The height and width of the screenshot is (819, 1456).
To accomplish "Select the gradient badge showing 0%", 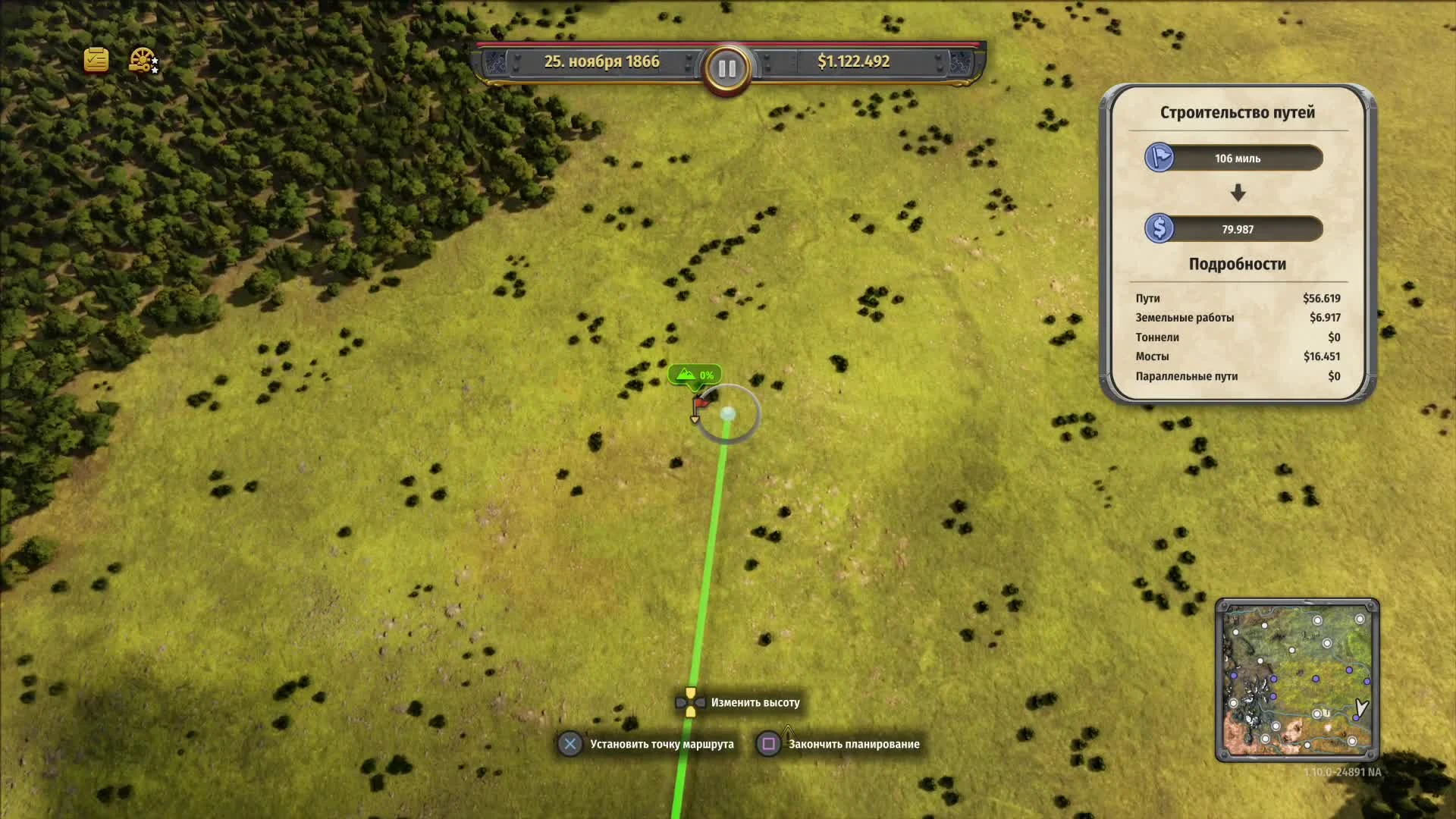I will (695, 374).
